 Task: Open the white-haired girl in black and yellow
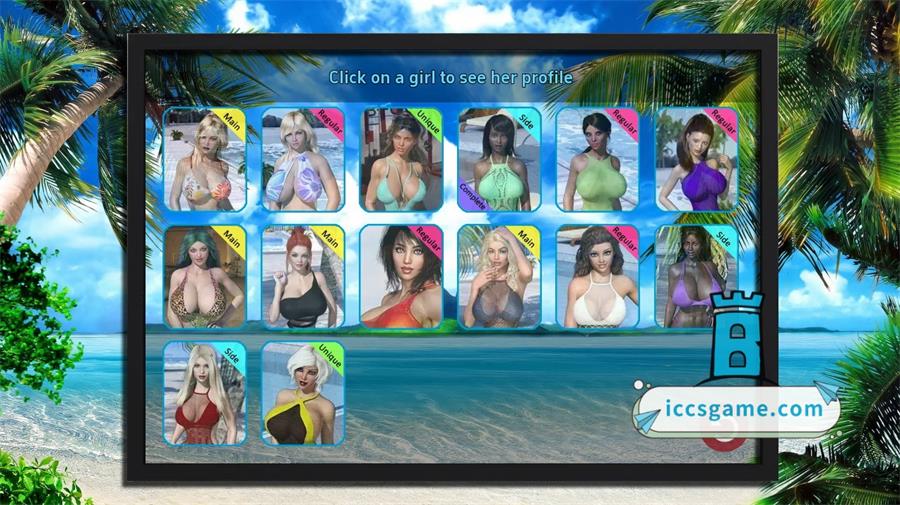point(303,393)
